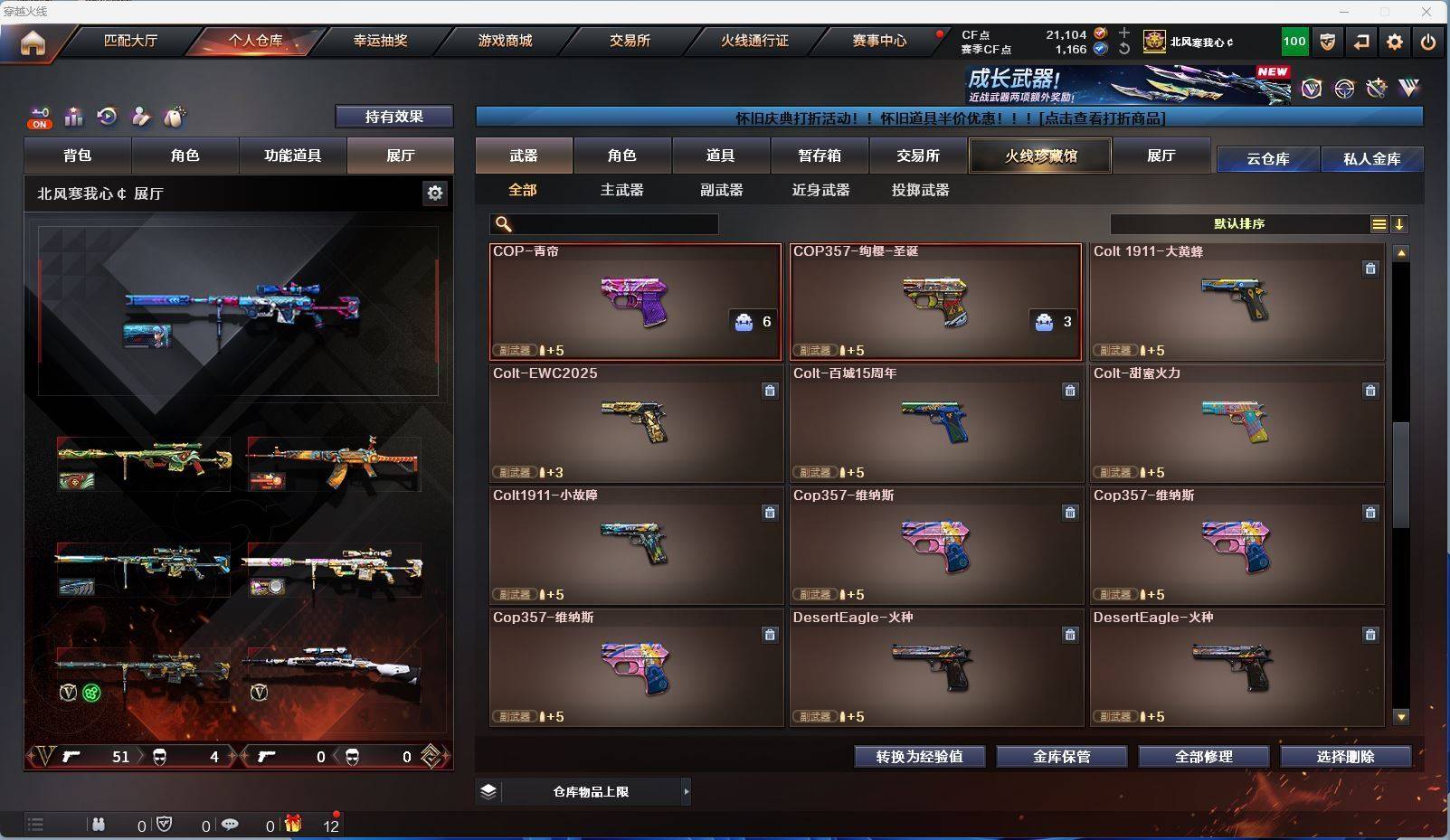
Task: Select the COP-青帝 pistol
Action: (x=635, y=302)
